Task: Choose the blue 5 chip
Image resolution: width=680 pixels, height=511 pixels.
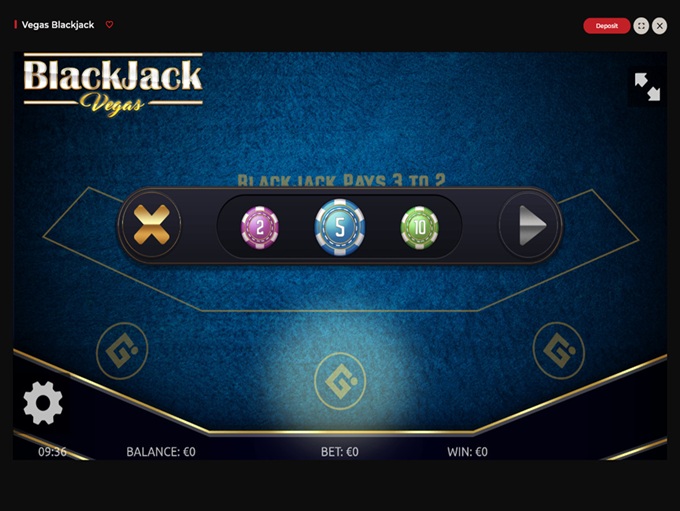Action: (340, 226)
